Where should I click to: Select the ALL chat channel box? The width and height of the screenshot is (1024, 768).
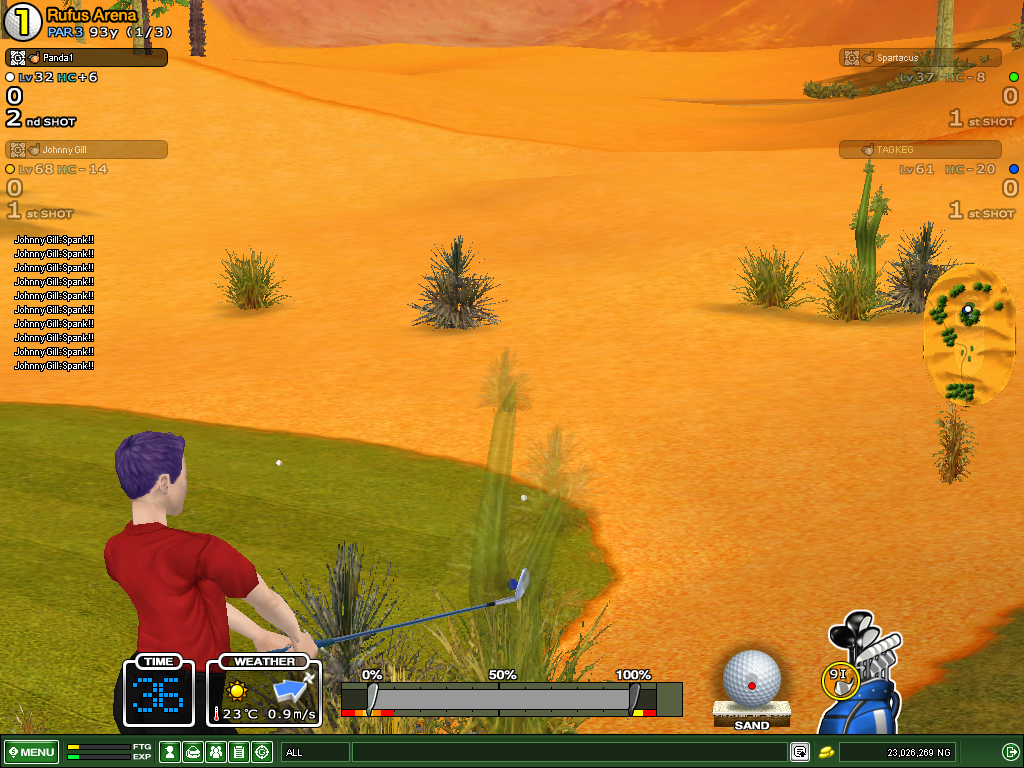click(315, 752)
